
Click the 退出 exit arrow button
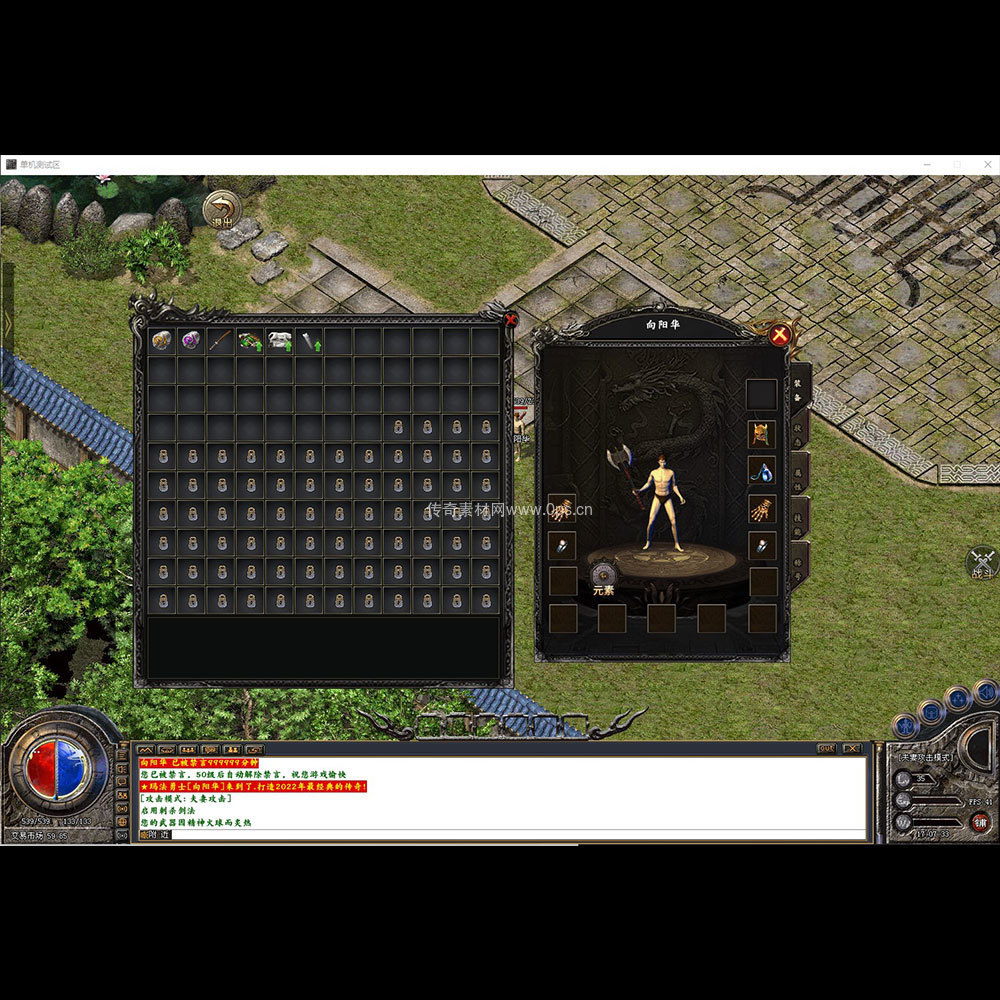pyautogui.click(x=221, y=210)
